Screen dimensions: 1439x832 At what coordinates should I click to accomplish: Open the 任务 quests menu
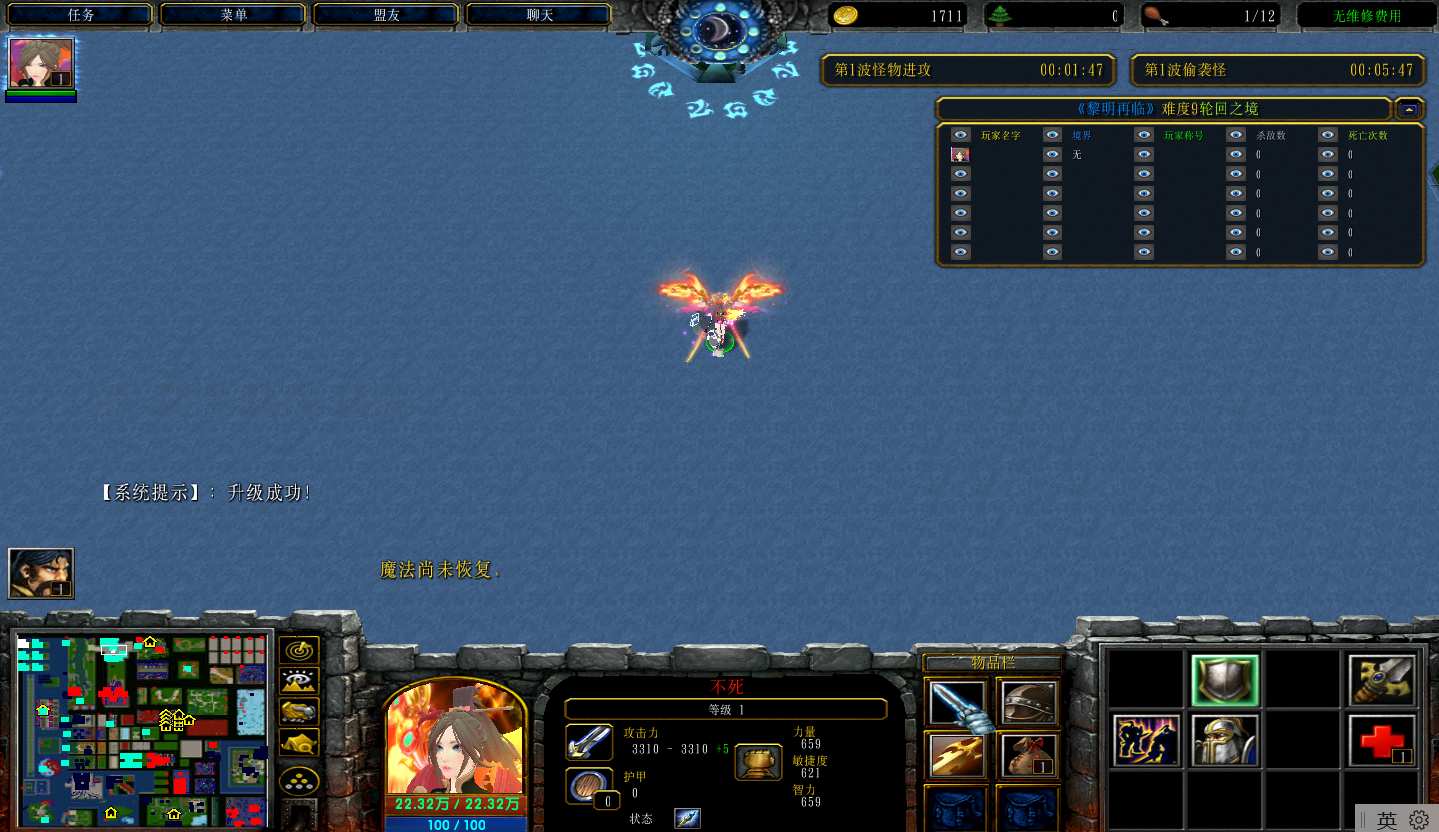[x=81, y=15]
